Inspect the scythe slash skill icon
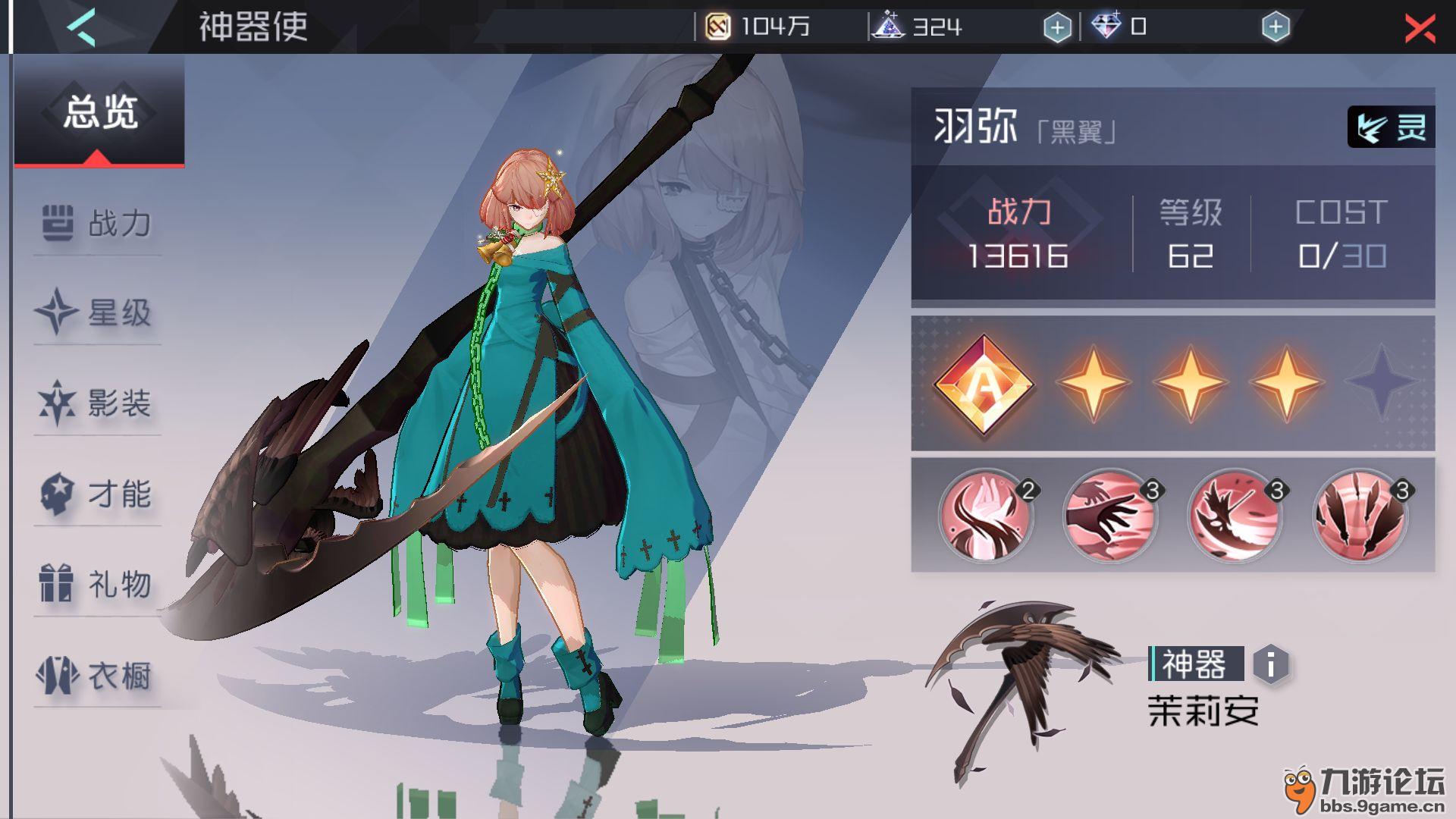Image resolution: width=1456 pixels, height=819 pixels. pyautogui.click(x=1235, y=517)
